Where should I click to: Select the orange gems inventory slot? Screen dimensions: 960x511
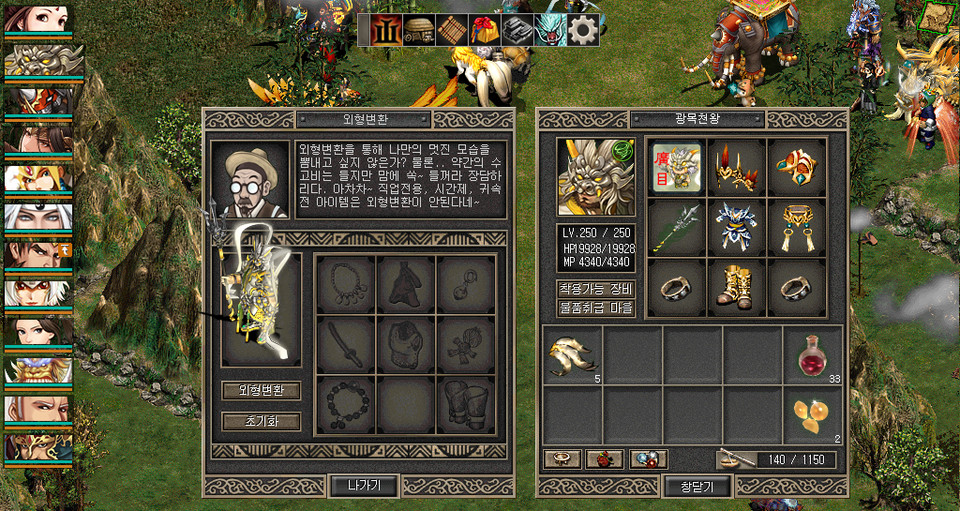[812, 416]
